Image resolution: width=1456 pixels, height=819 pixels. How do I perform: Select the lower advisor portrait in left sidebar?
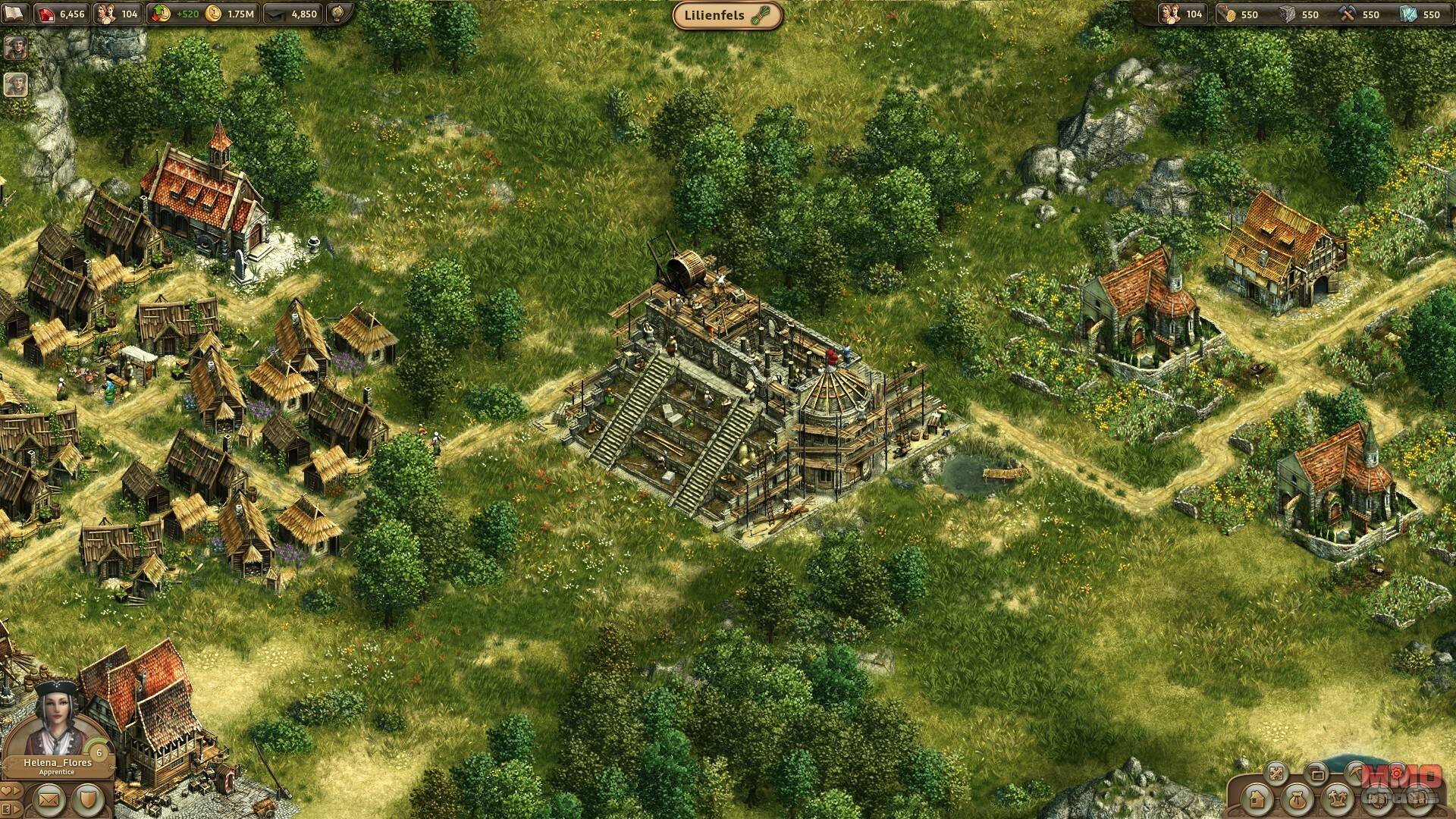(x=16, y=84)
